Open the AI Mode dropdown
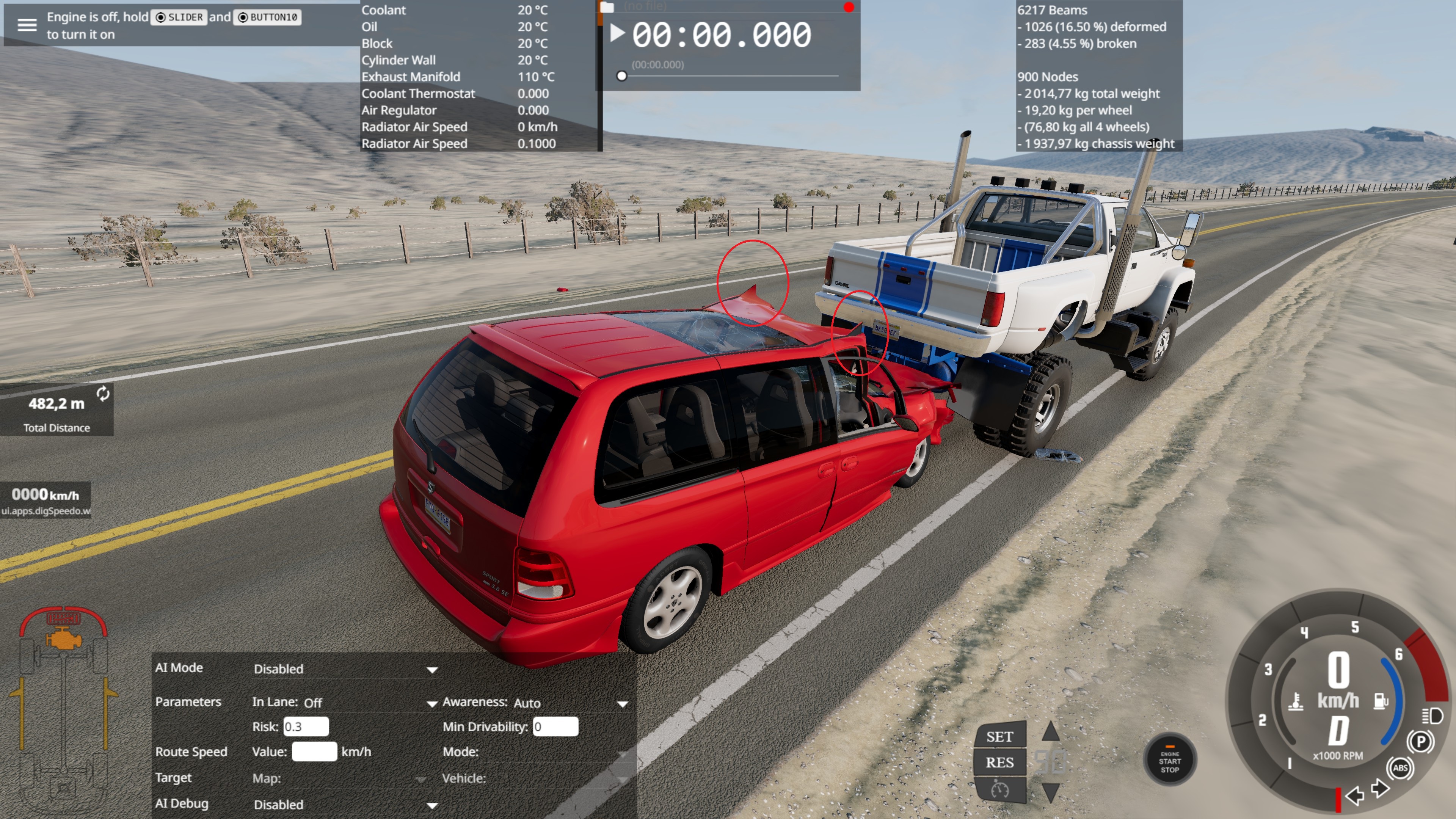 coord(432,670)
